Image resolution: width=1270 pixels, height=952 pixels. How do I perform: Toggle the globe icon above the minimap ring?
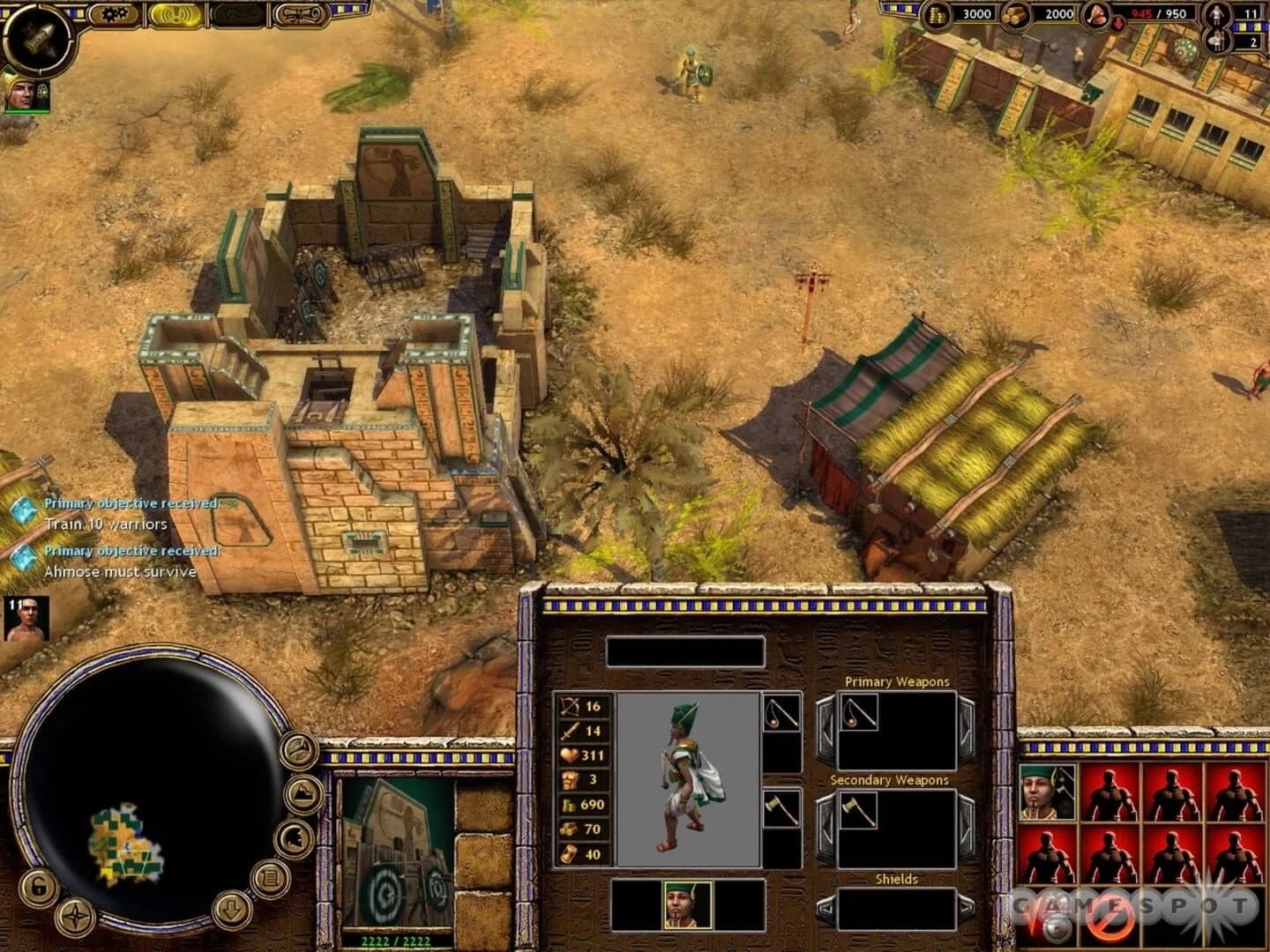pyautogui.click(x=298, y=748)
